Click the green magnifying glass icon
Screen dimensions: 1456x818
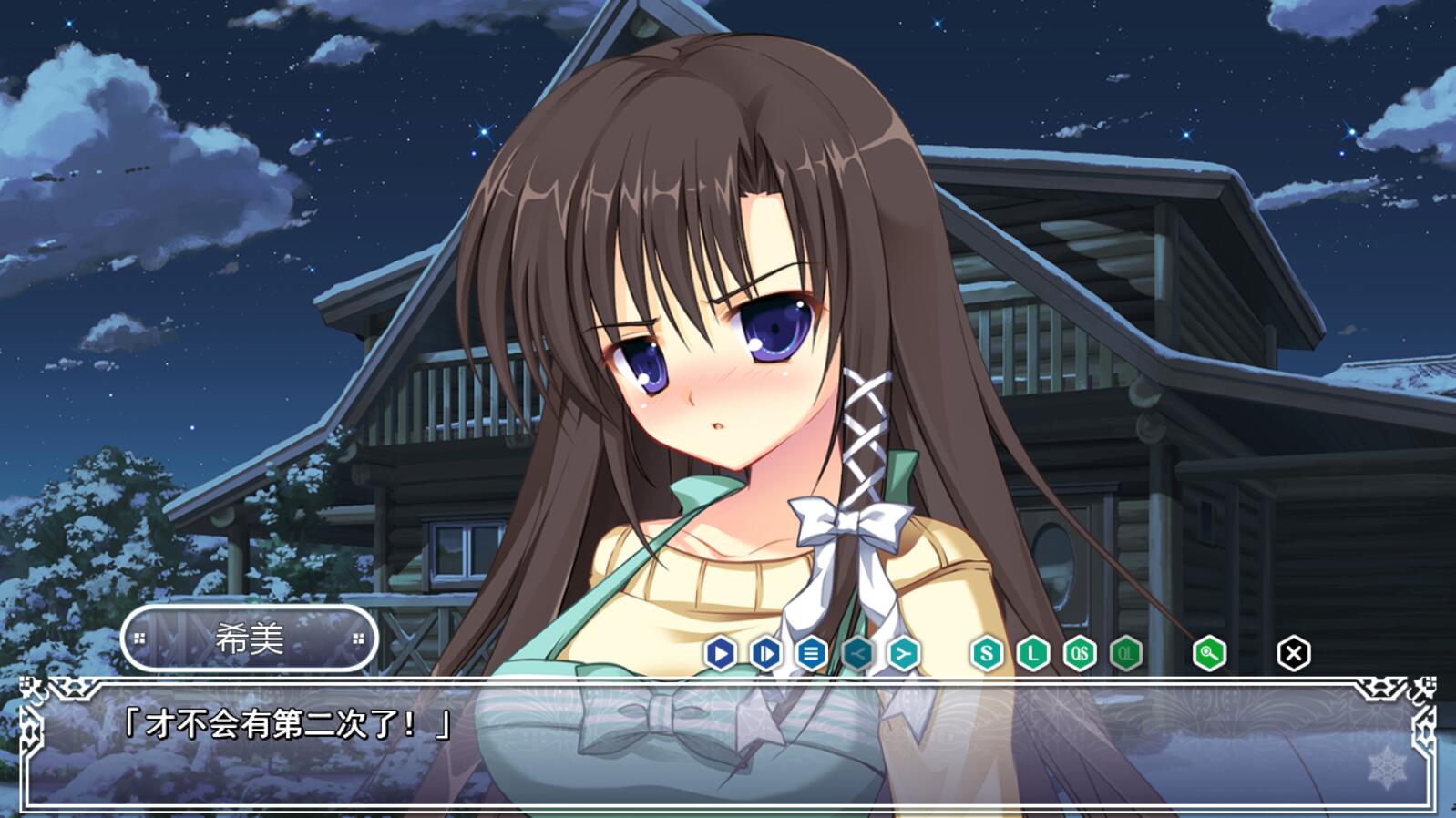coord(1209,653)
